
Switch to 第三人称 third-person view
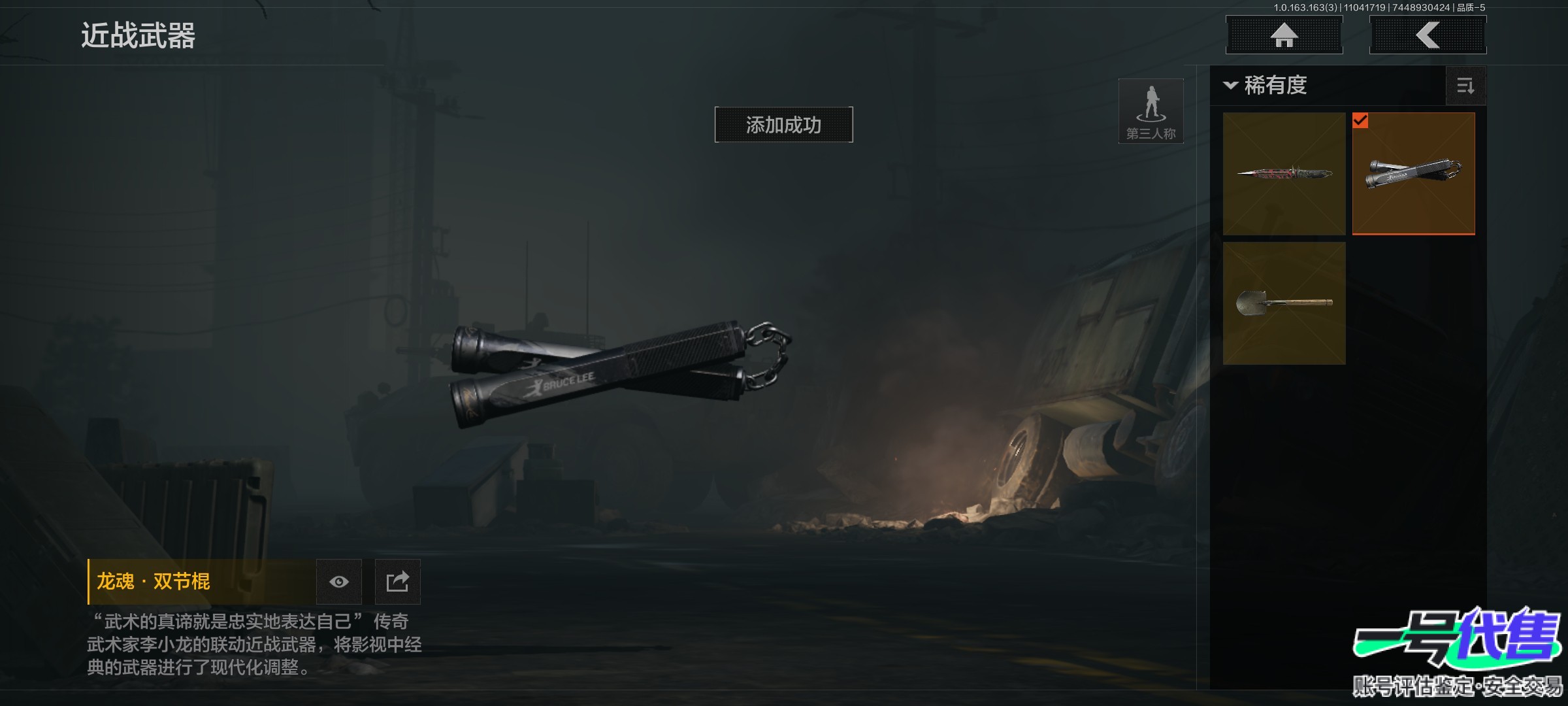tap(1151, 111)
